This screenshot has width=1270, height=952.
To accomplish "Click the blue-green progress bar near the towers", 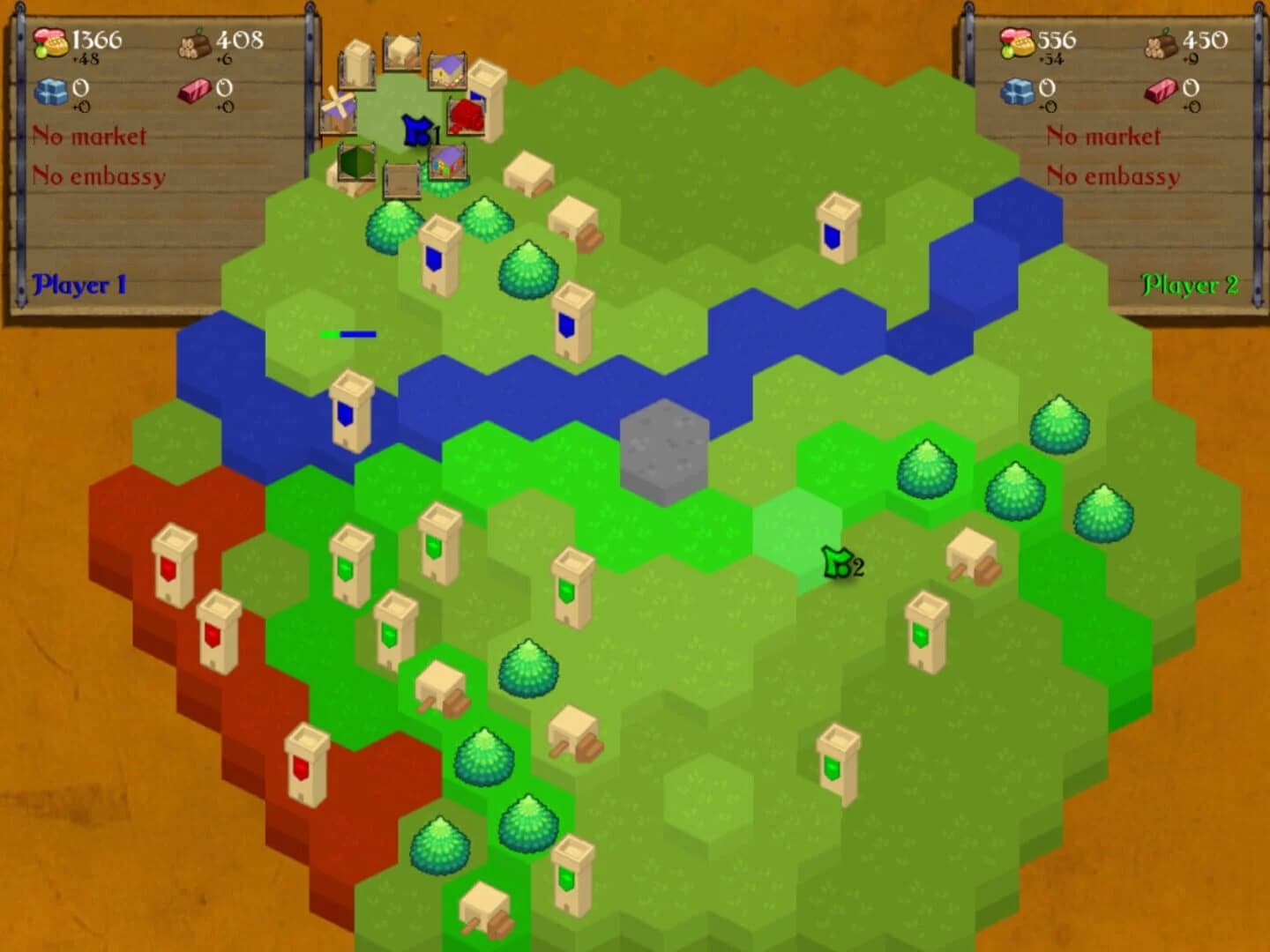I will 348,334.
